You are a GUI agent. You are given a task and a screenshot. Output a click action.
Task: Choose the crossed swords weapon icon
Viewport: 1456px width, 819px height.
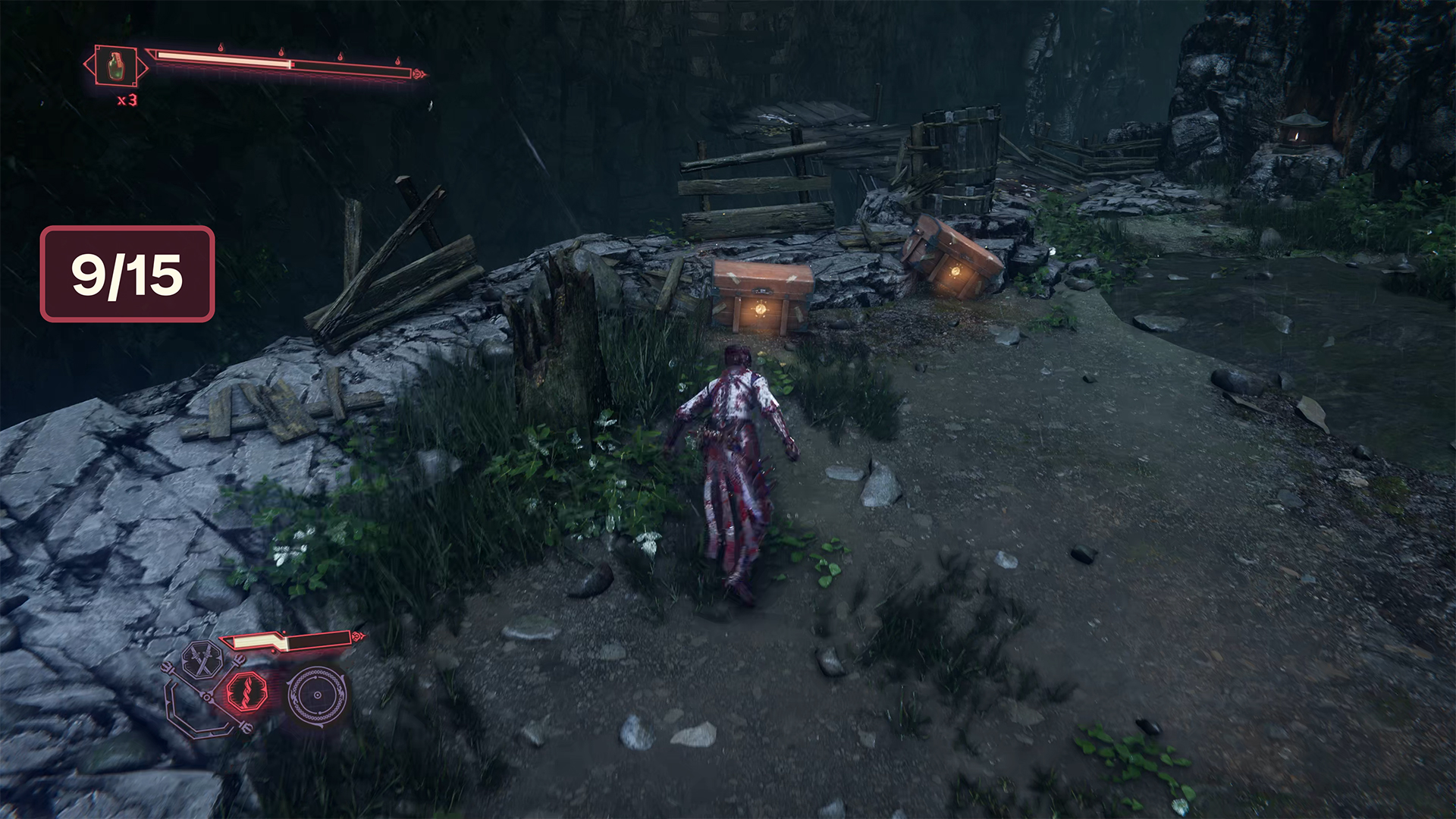202,658
